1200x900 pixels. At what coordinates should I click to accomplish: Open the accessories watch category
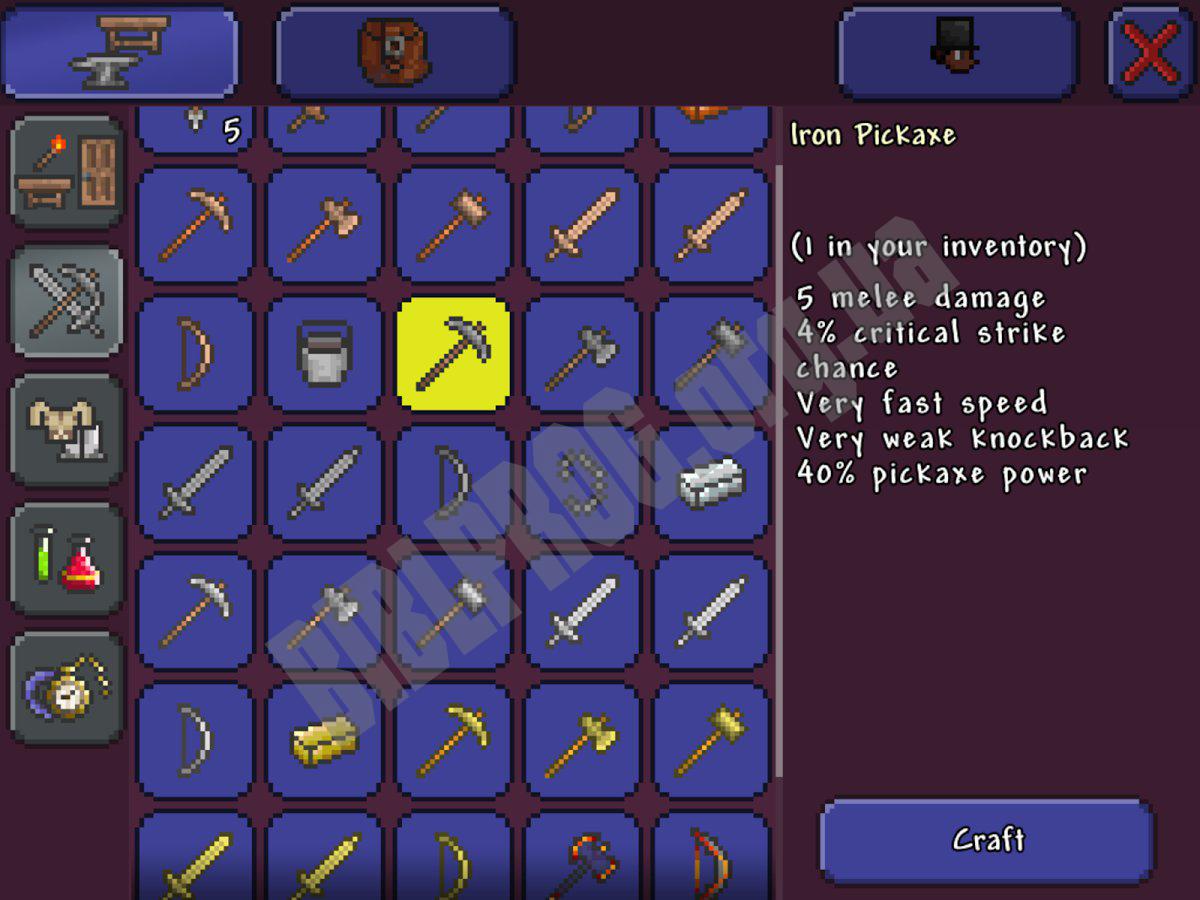coord(67,687)
